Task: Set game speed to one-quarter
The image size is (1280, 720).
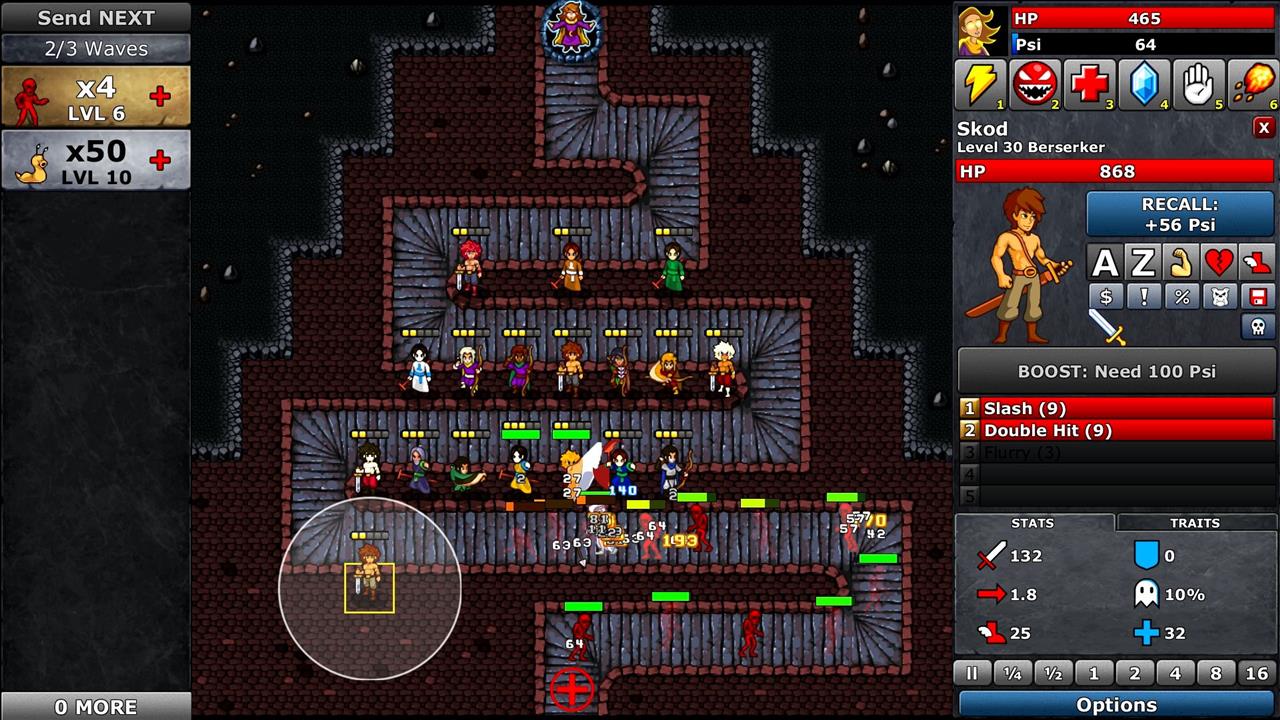Action: (1012, 674)
